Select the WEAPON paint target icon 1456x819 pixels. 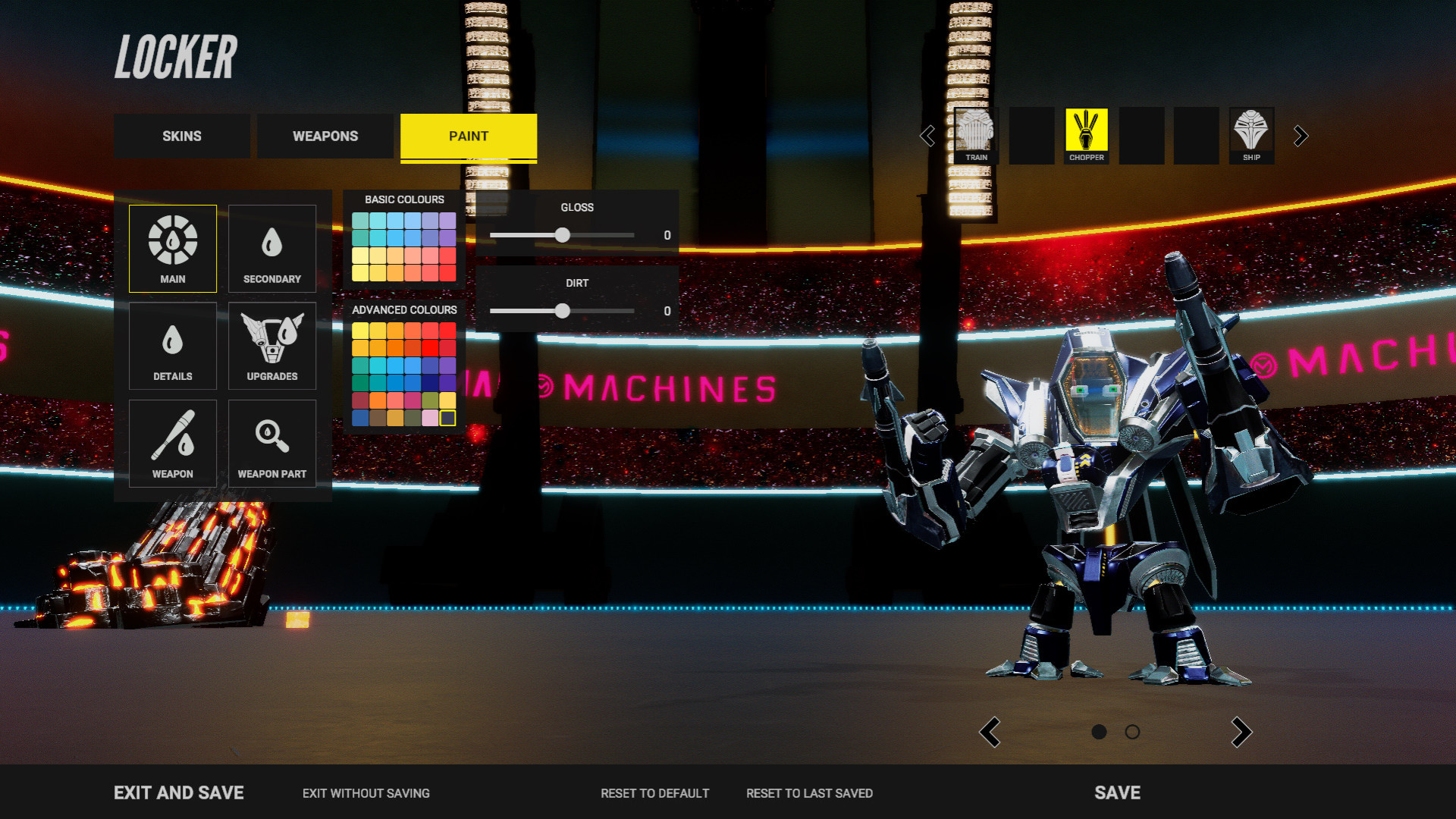point(172,444)
